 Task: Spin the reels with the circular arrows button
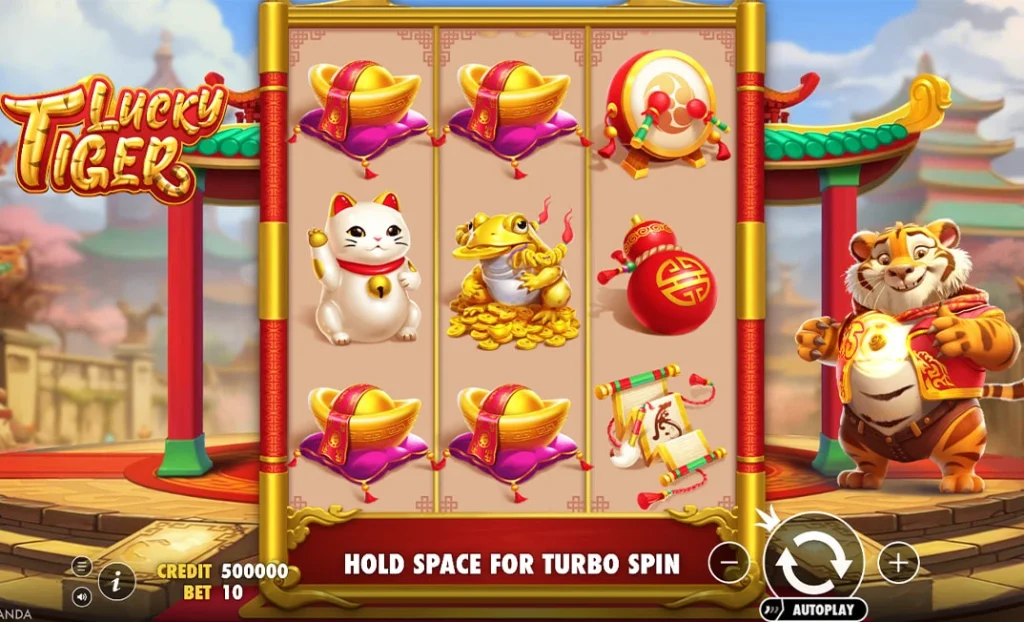(x=813, y=561)
